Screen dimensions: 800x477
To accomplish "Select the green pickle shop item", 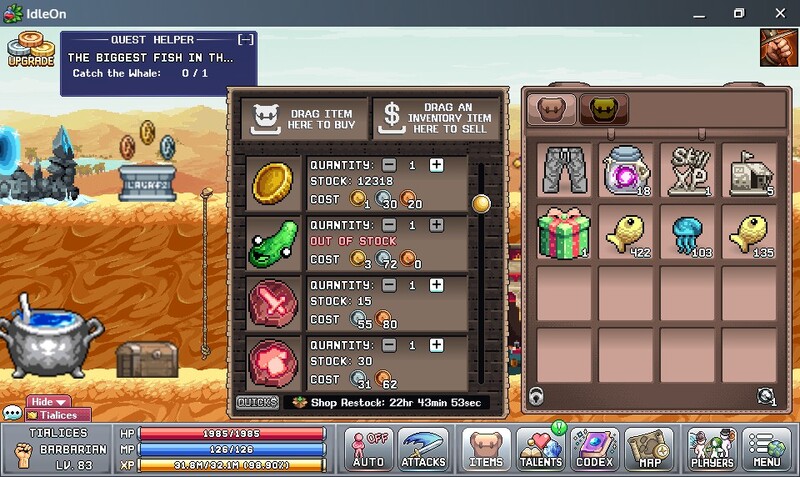I will click(x=270, y=245).
